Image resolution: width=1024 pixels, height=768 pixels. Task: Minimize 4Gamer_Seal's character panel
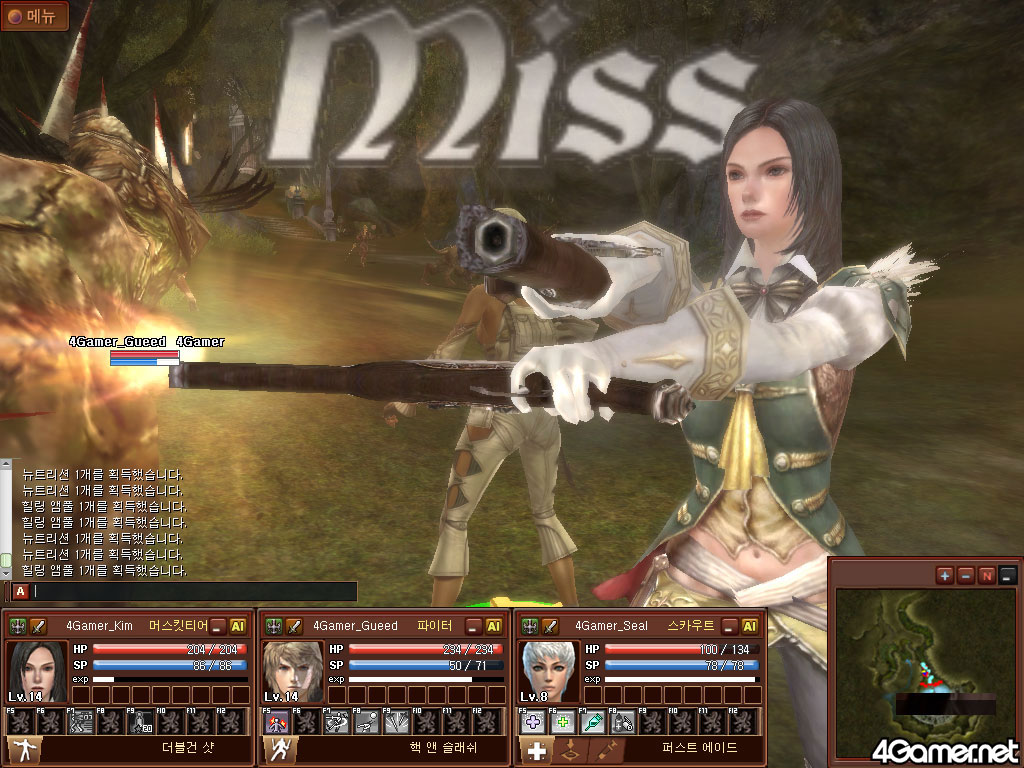pyautogui.click(x=731, y=626)
